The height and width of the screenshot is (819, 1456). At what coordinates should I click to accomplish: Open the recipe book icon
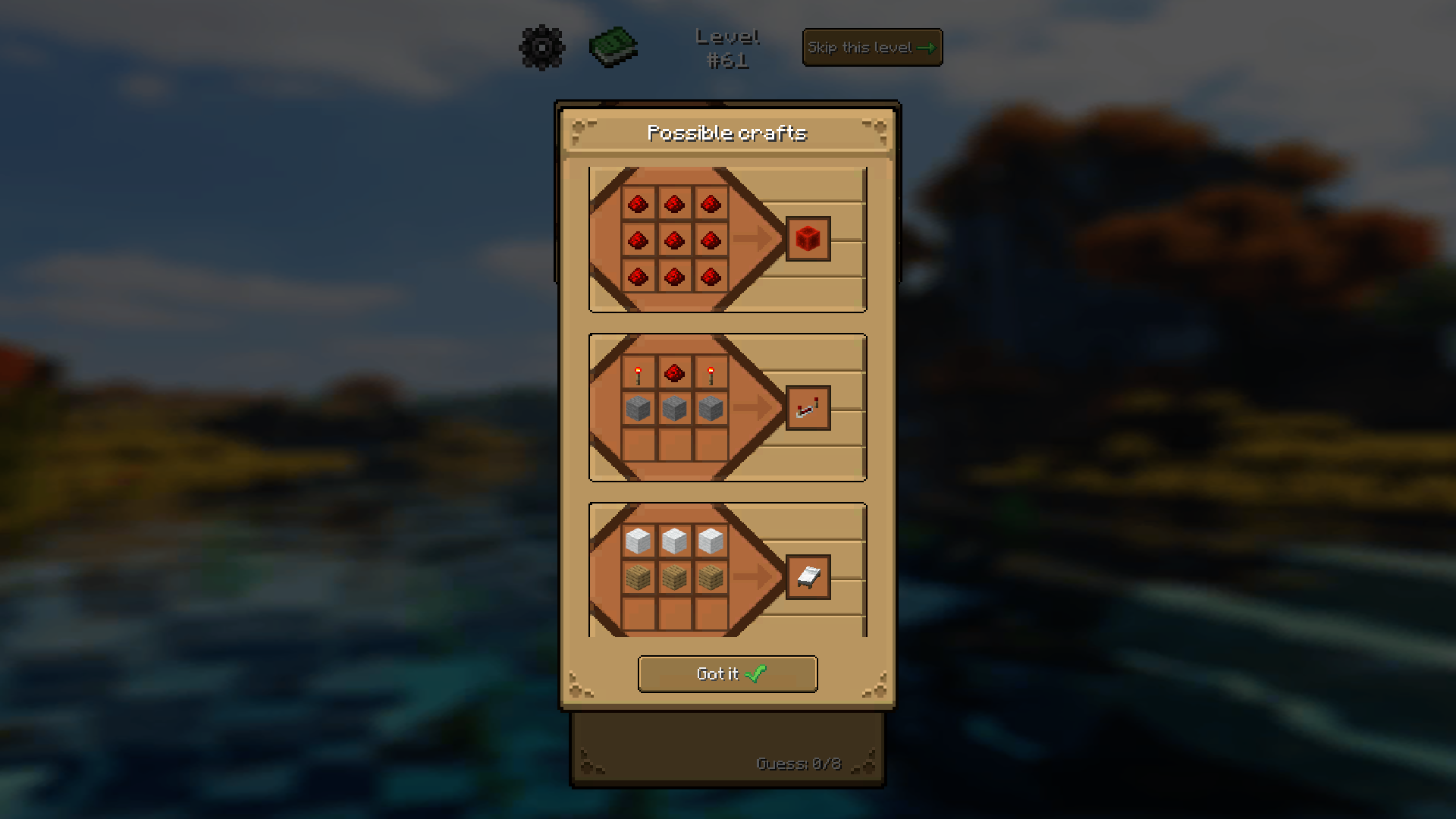point(613,47)
